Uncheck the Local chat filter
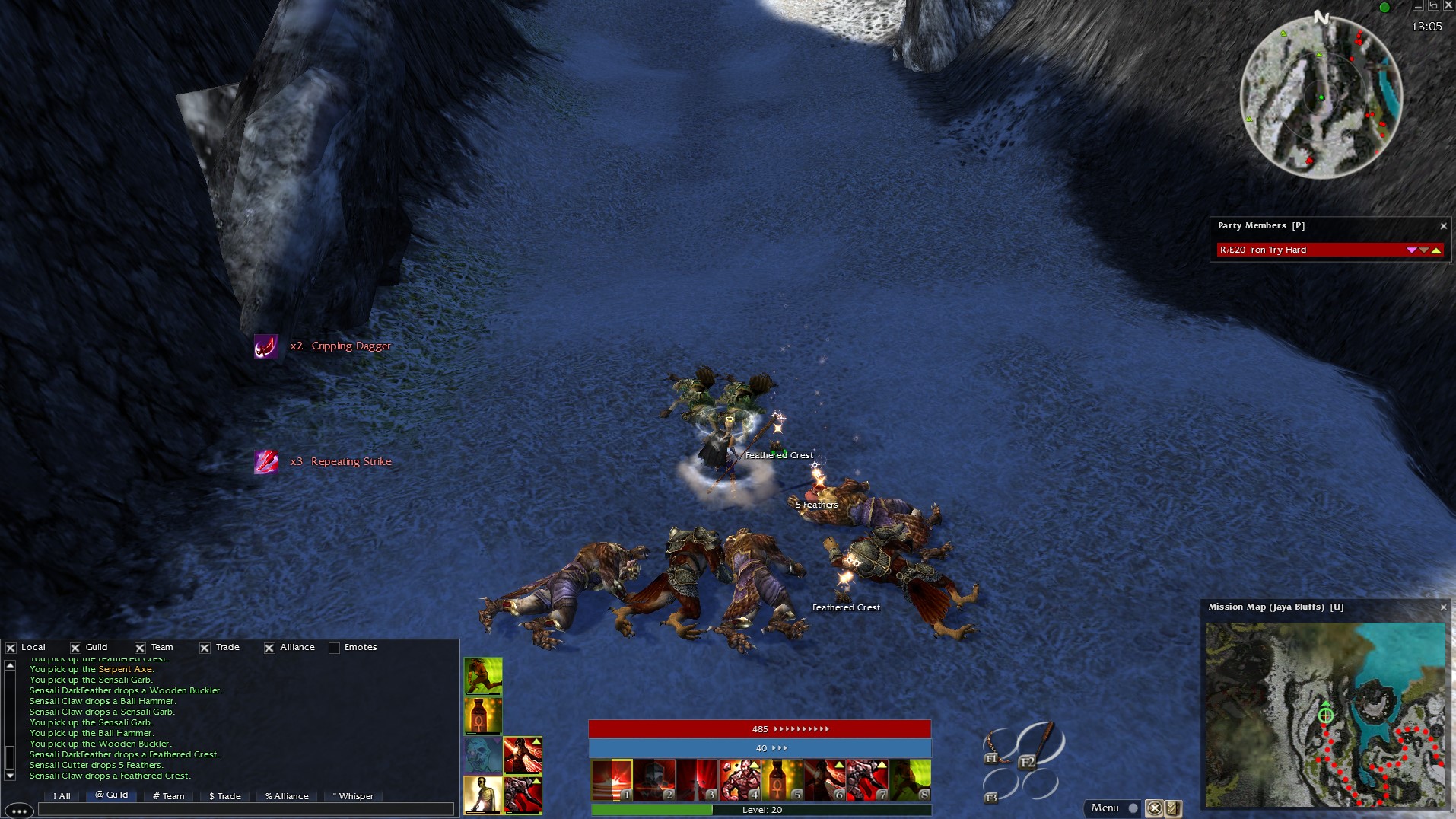Viewport: 1456px width, 819px height. point(11,648)
